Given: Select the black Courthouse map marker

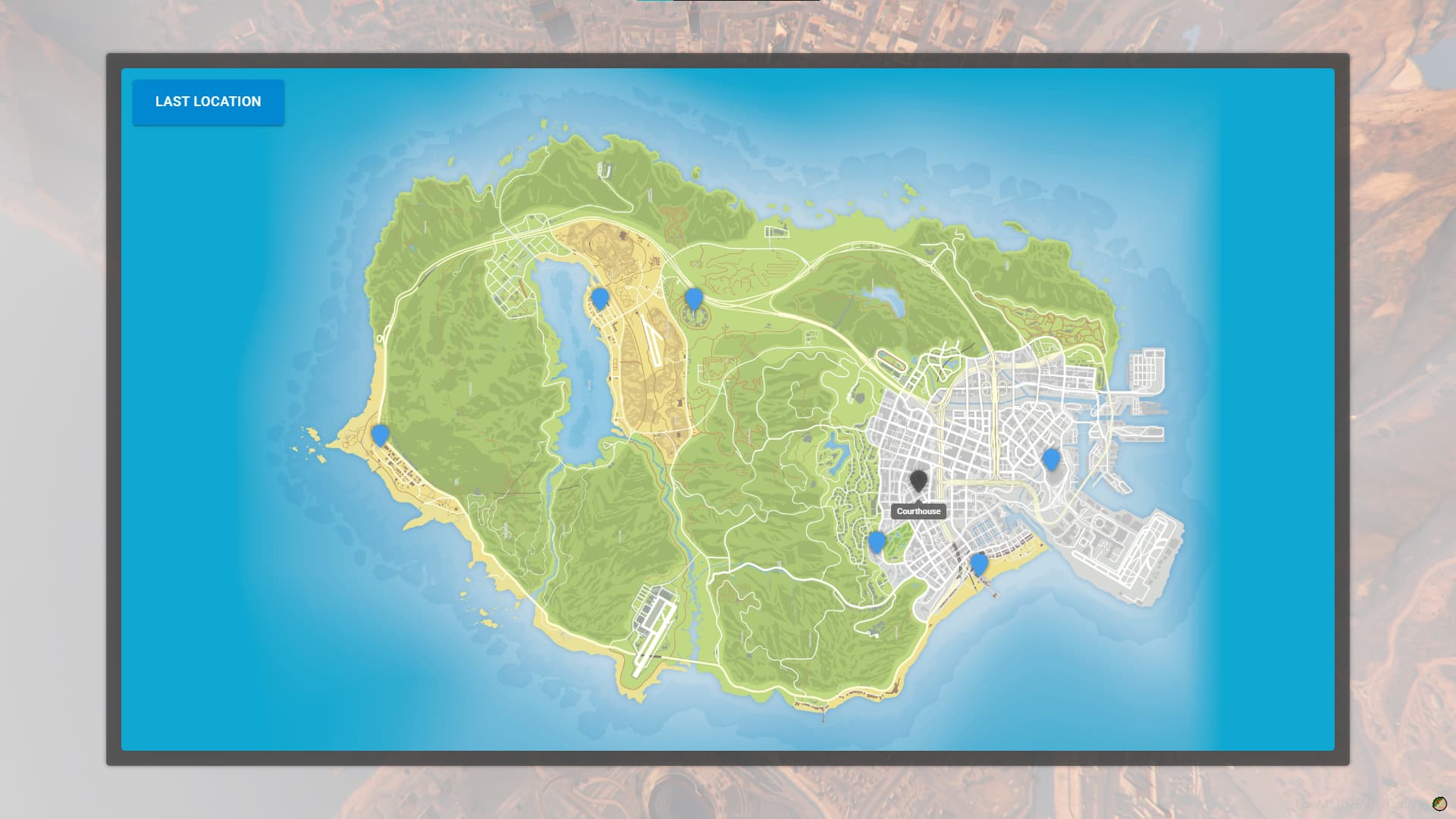Looking at the screenshot, I should point(920,479).
